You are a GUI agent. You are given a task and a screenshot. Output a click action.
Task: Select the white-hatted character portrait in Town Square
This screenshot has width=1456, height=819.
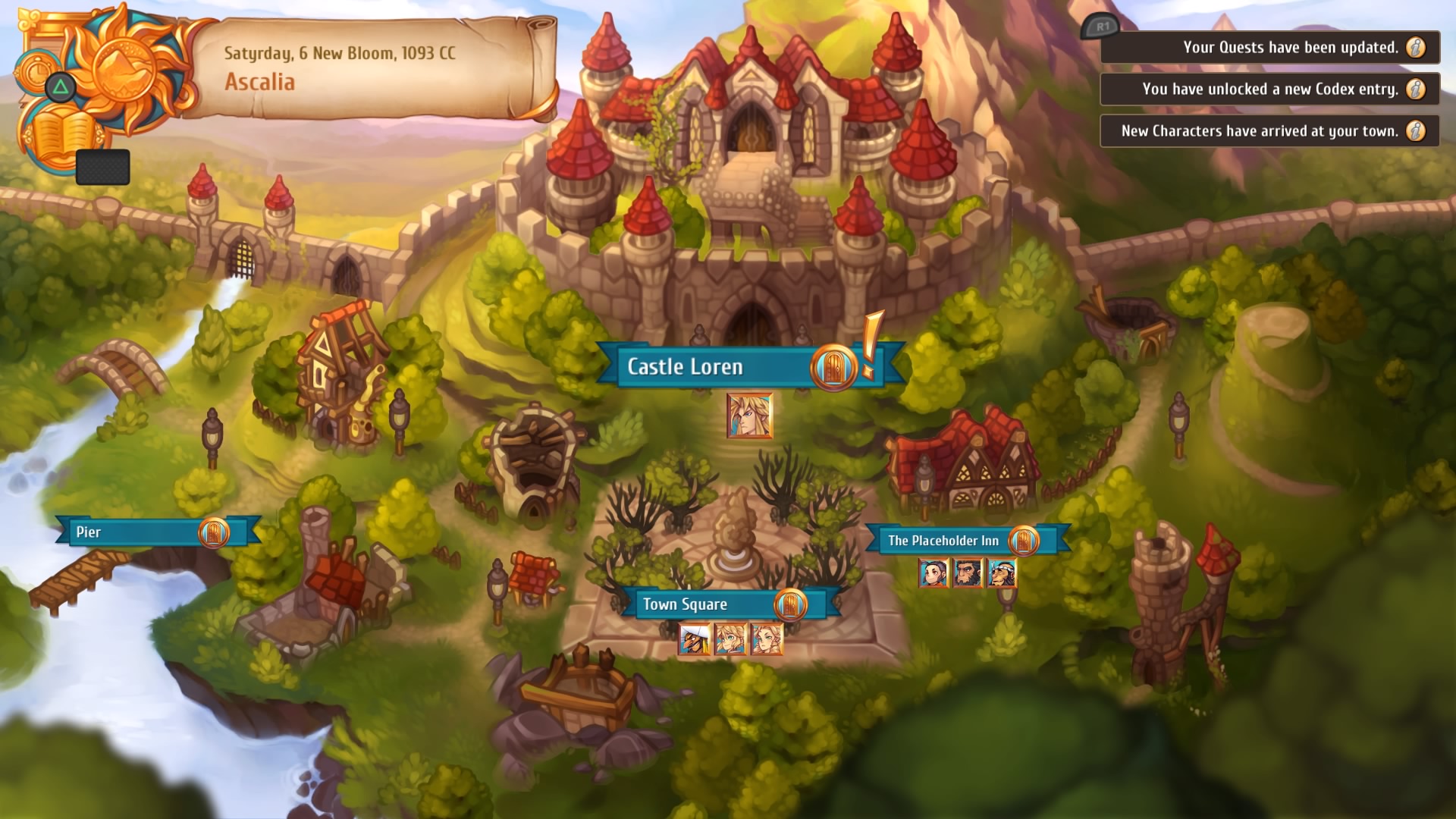[x=695, y=639]
